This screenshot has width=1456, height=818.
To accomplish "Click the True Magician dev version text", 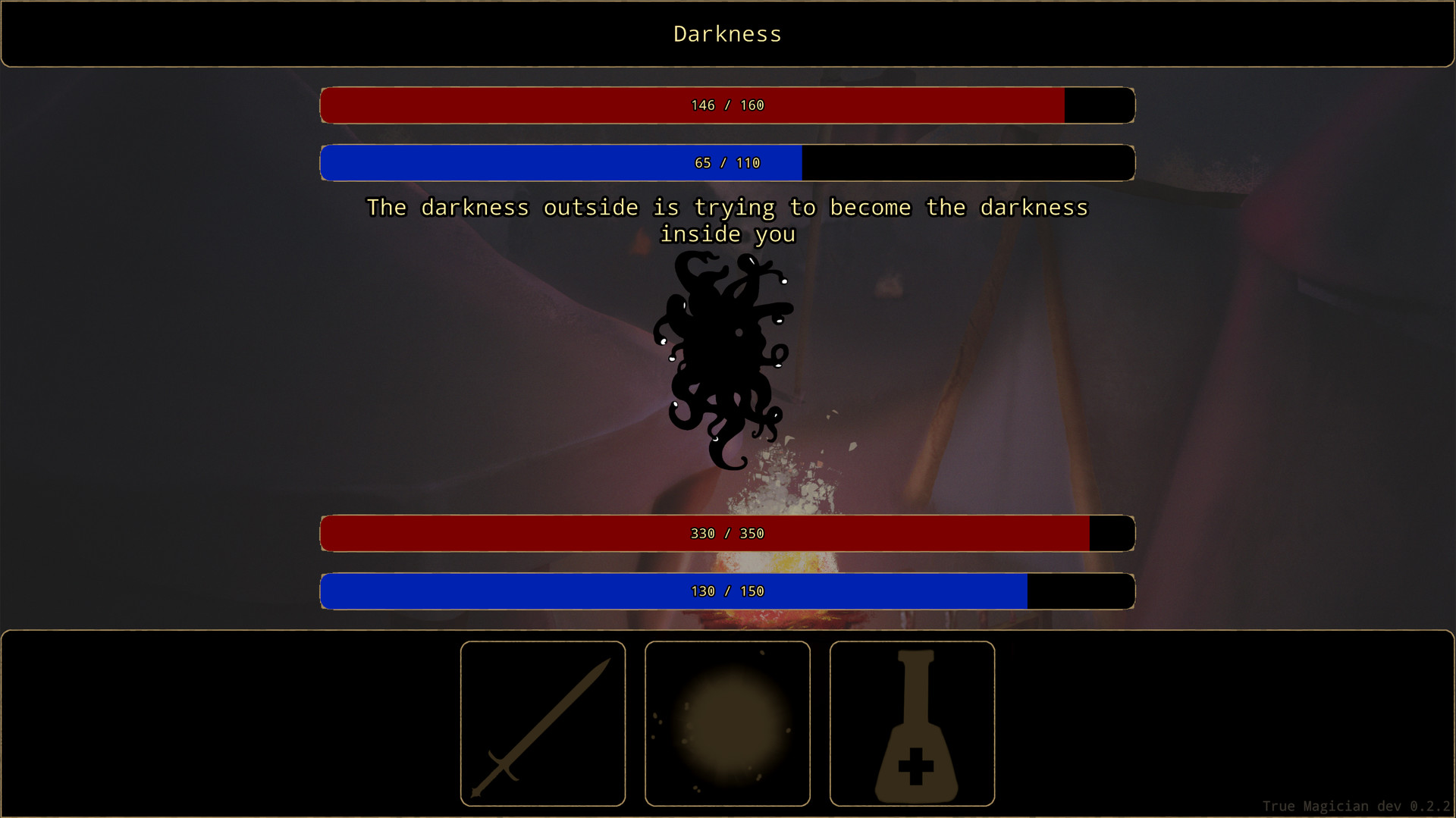I will (x=1355, y=807).
